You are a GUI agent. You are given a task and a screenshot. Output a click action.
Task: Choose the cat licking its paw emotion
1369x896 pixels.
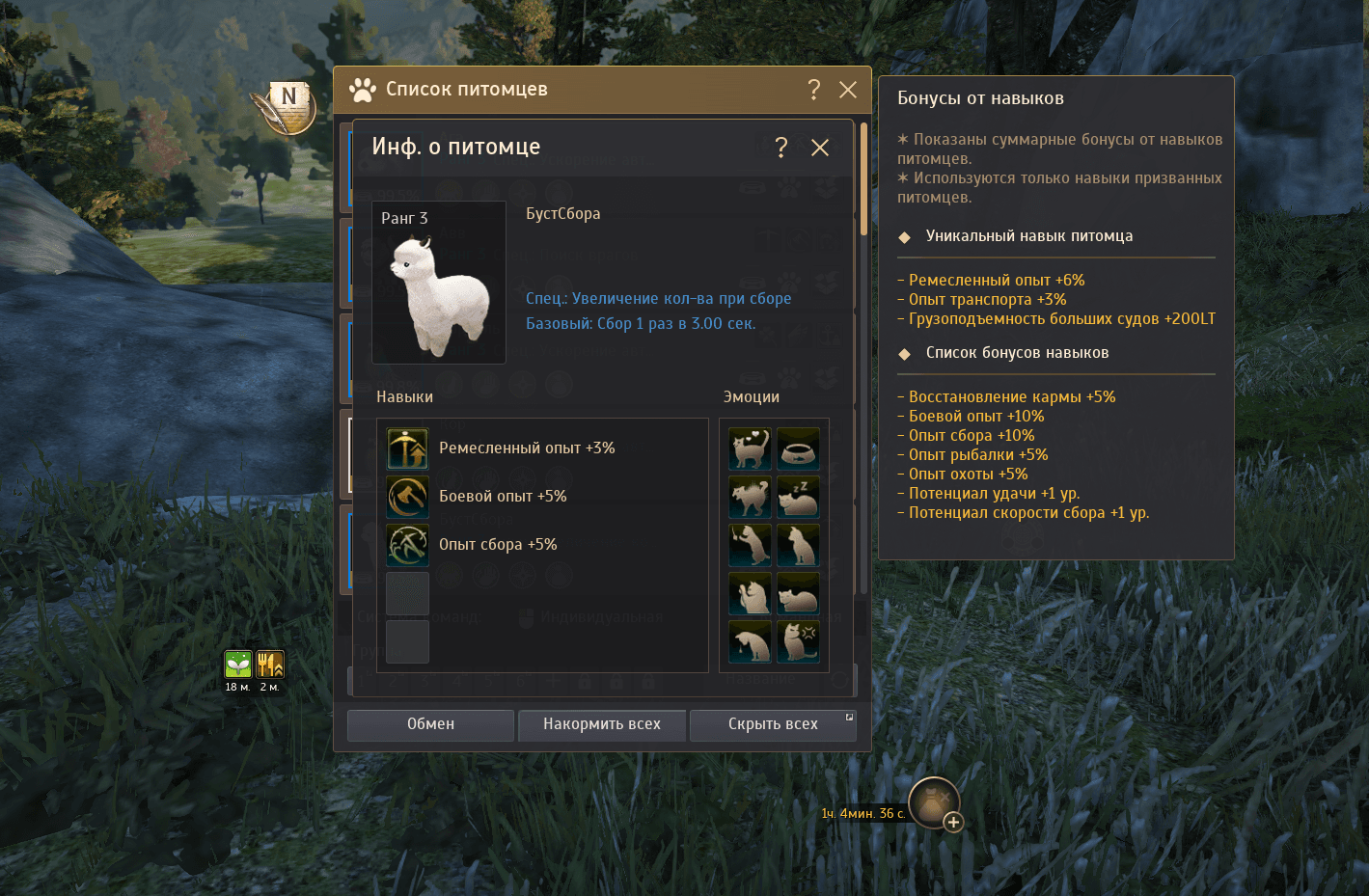[750, 593]
